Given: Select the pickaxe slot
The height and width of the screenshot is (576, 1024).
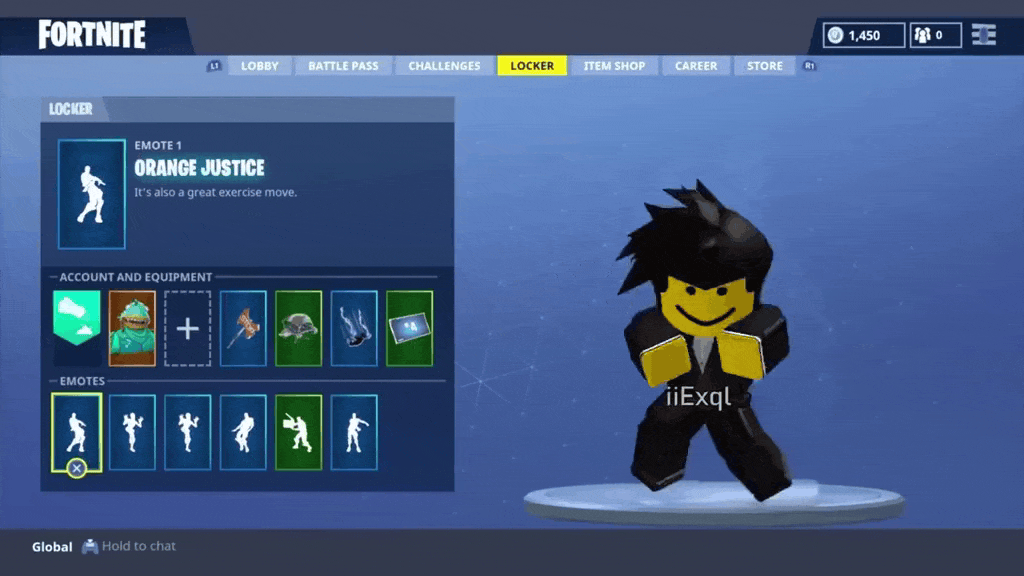Looking at the screenshot, I should pyautogui.click(x=243, y=328).
